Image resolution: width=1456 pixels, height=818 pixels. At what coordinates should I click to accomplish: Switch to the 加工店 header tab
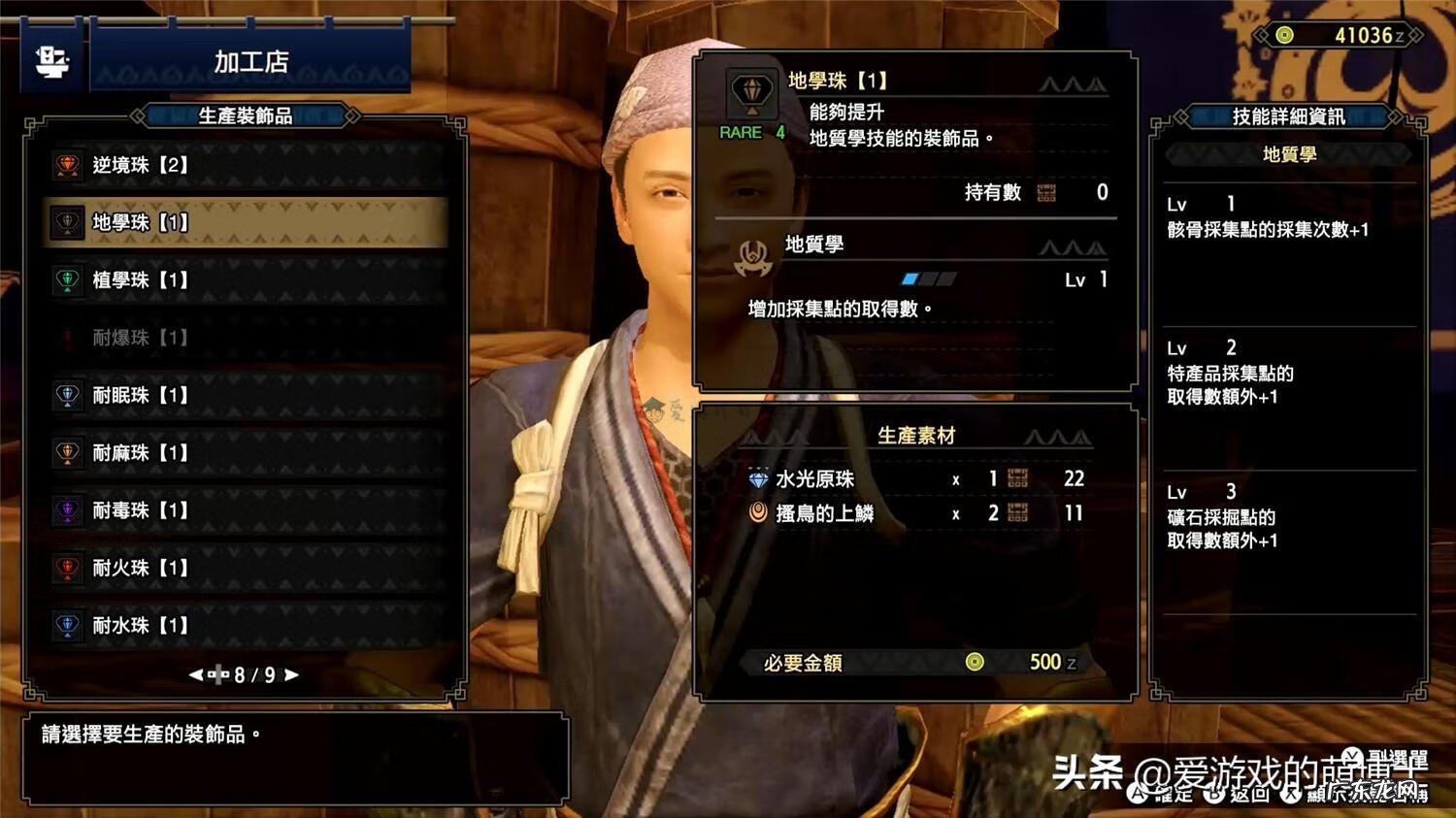(x=250, y=62)
